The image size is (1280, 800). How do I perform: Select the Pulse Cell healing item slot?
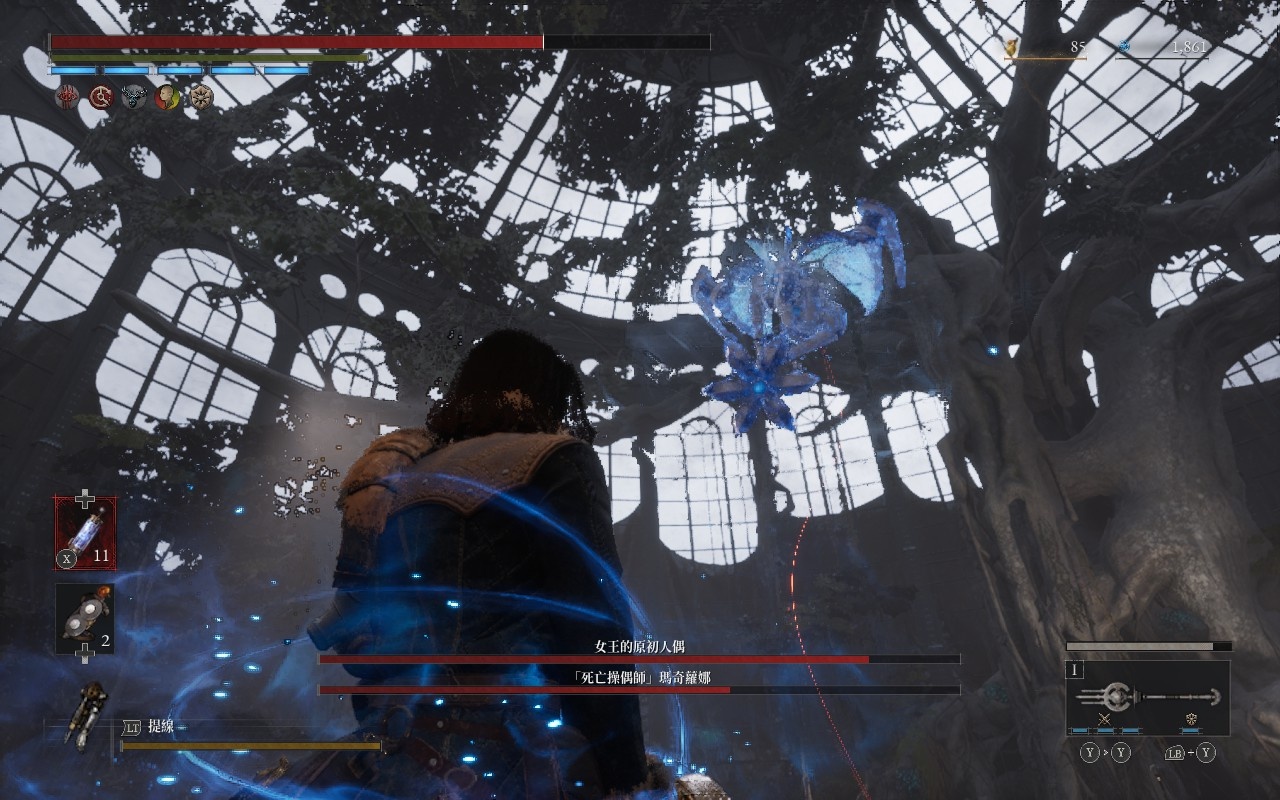[x=85, y=533]
